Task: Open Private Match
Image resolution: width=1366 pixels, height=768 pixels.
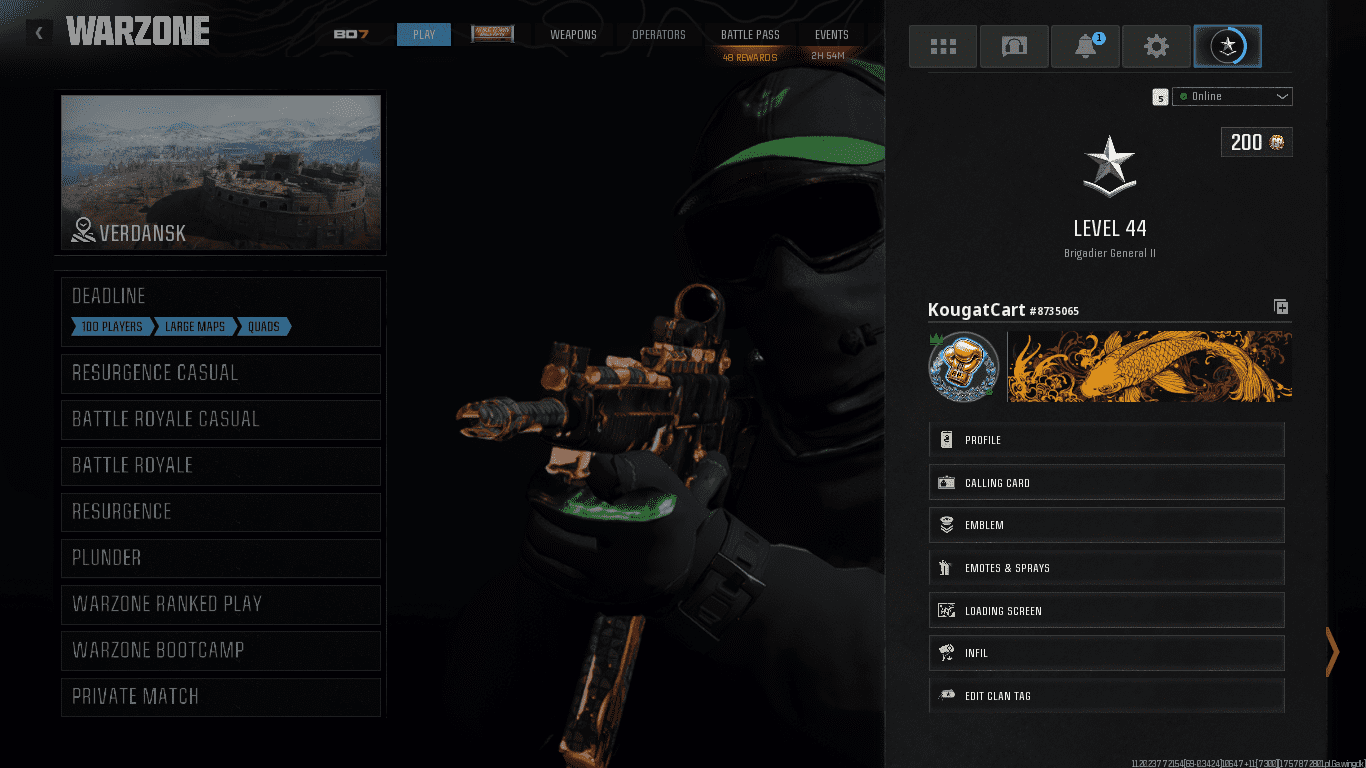Action: (x=221, y=696)
